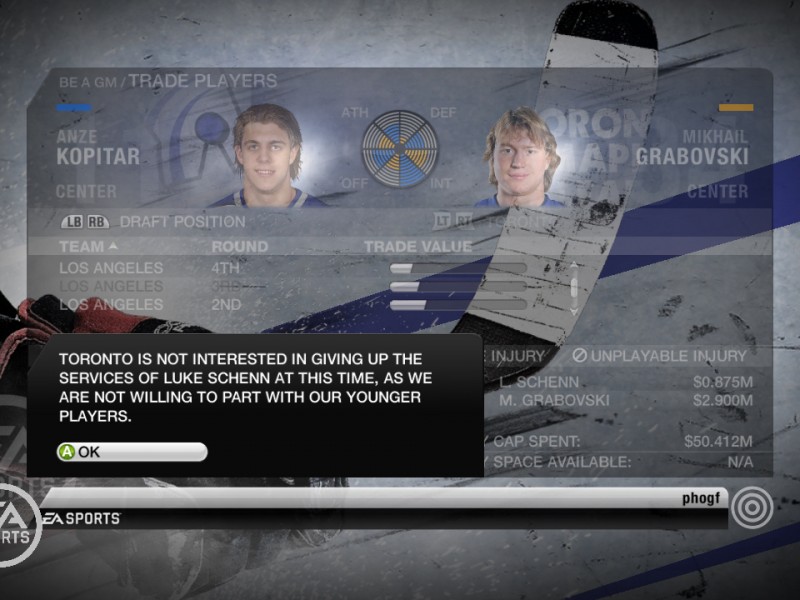Pick the M. Grabovski salary row
Image resolution: width=800 pixels, height=600 pixels.
click(x=620, y=401)
